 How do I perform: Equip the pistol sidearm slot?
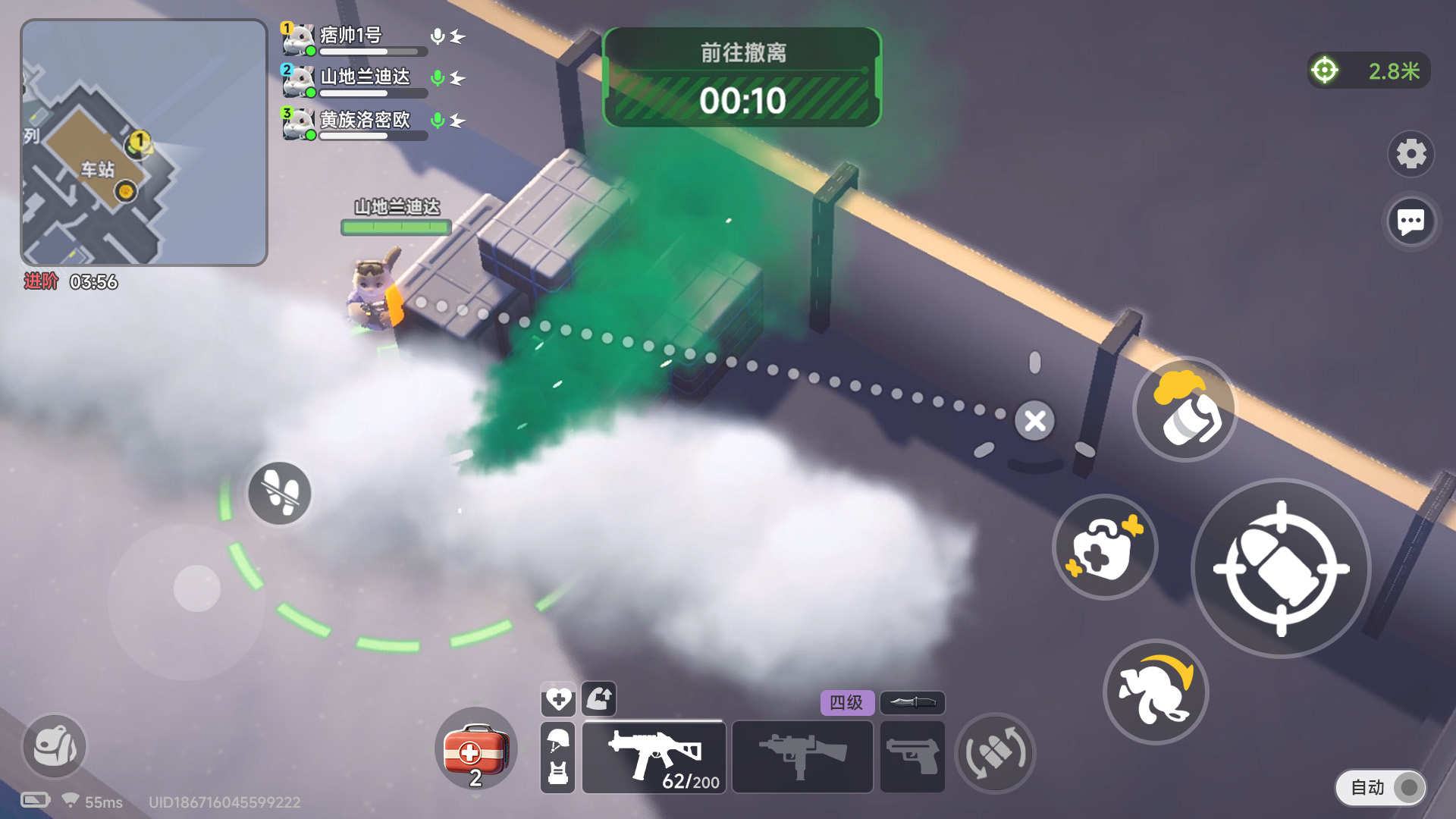click(x=912, y=757)
